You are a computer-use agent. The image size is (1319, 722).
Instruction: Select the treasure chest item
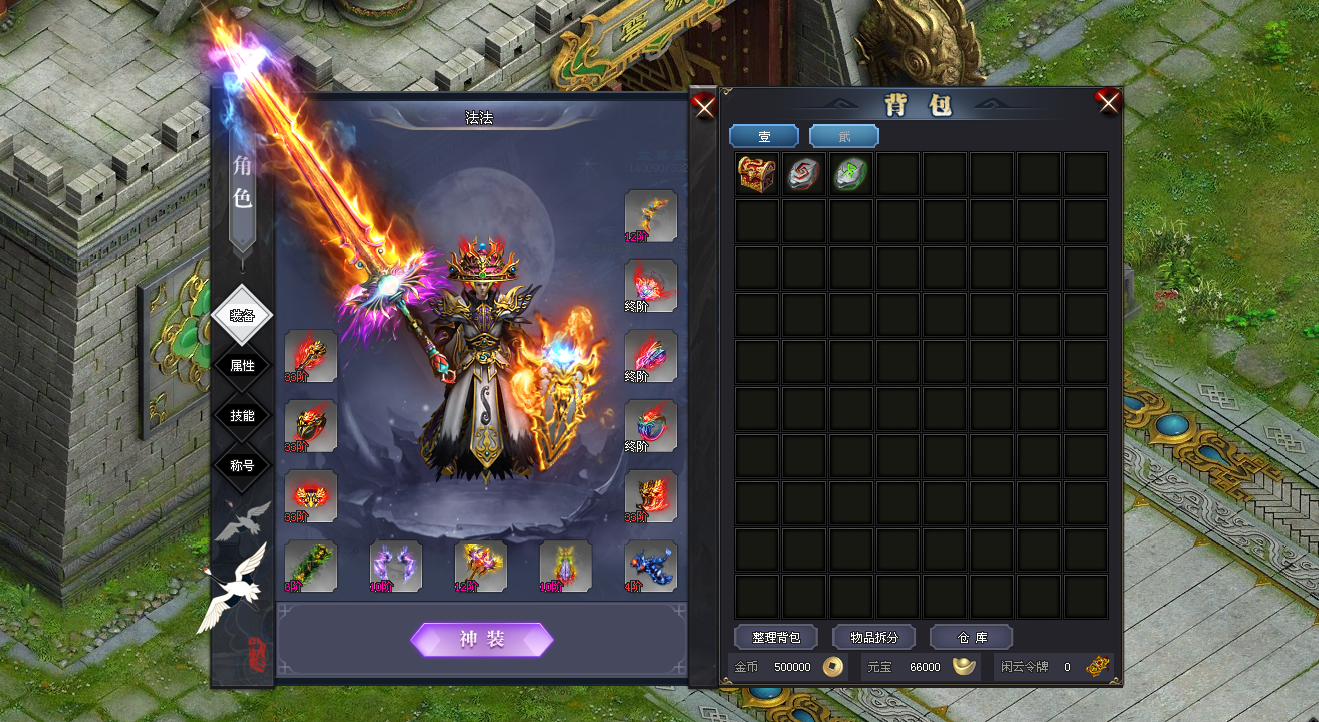coord(757,174)
